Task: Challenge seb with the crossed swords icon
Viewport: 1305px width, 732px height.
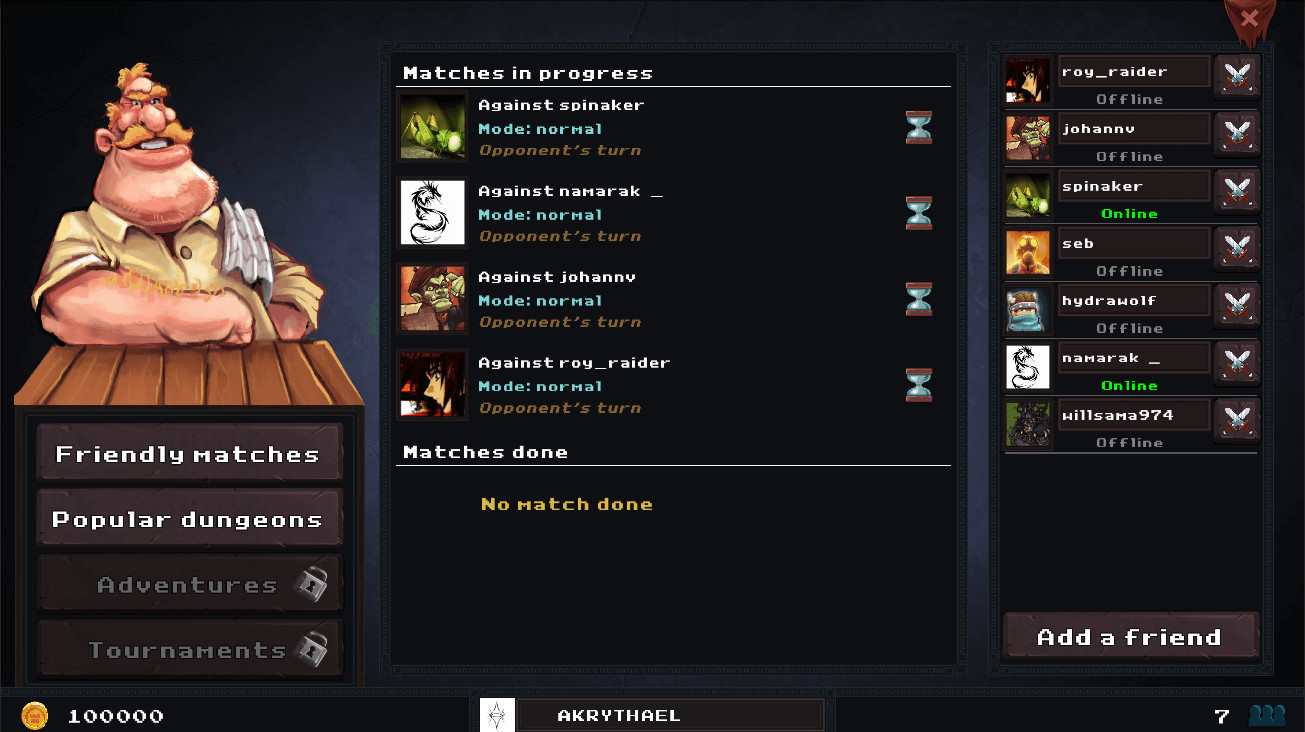Action: click(1237, 248)
